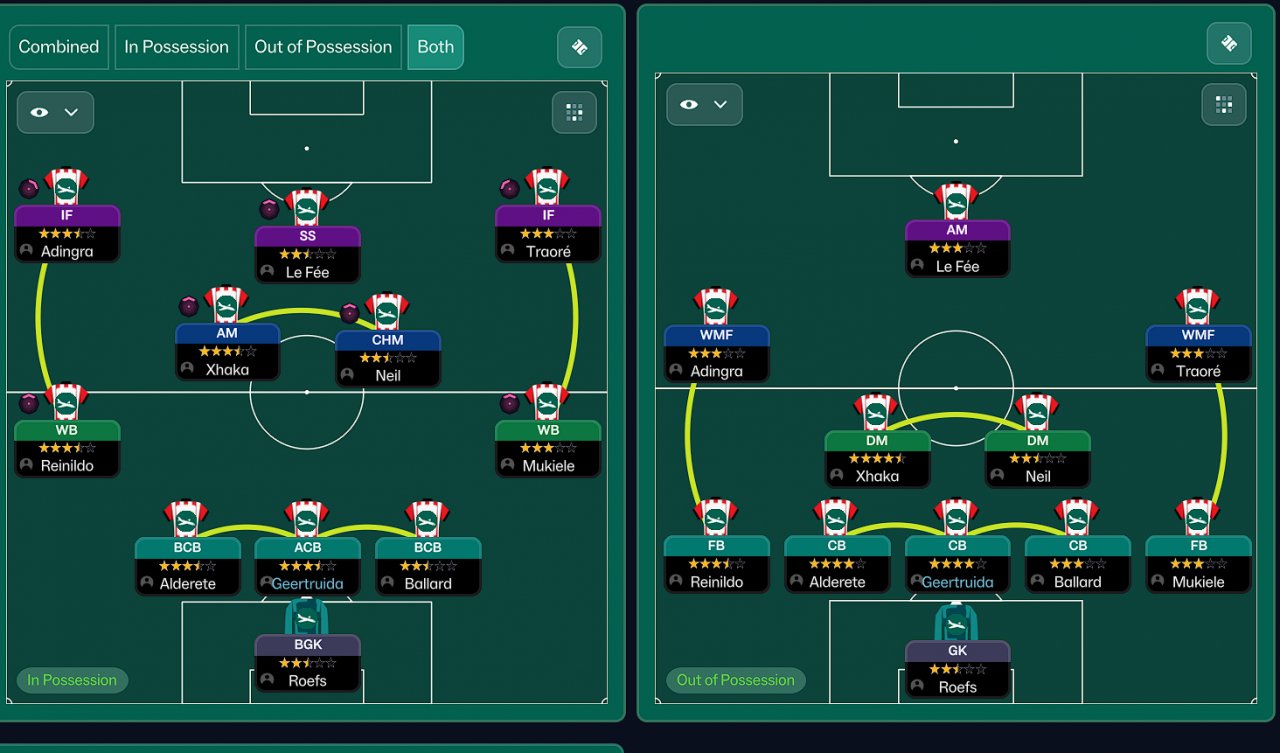The image size is (1280, 753).
Task: Pick Ballard's BCB centre-back card
Action: (428, 565)
